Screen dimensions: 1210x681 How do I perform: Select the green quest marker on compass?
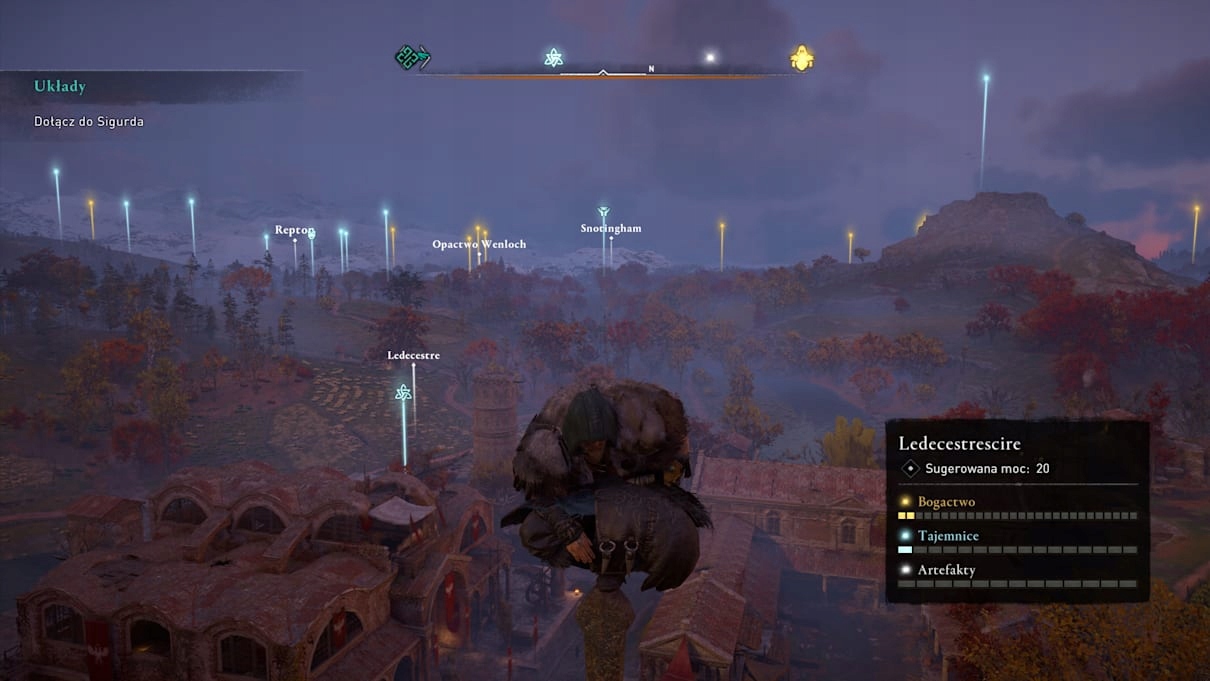coord(411,57)
